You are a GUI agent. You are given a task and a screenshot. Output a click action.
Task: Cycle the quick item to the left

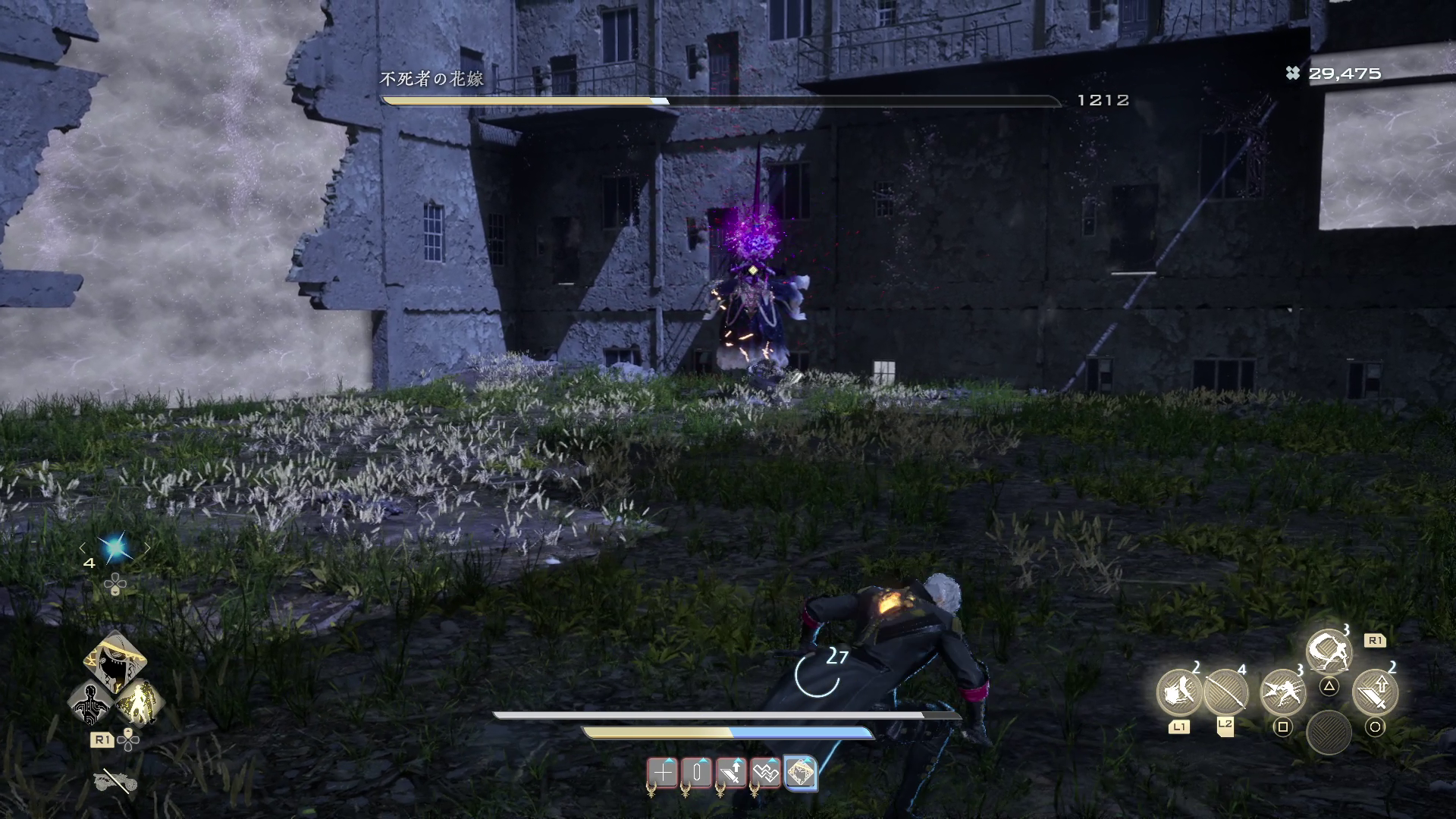(x=83, y=548)
